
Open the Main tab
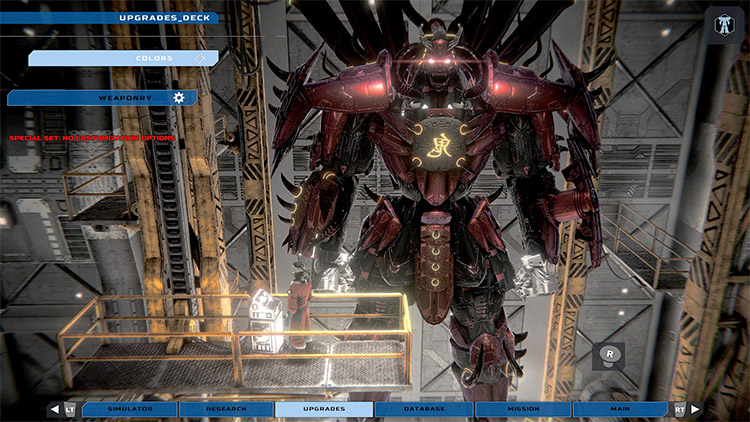pyautogui.click(x=619, y=409)
